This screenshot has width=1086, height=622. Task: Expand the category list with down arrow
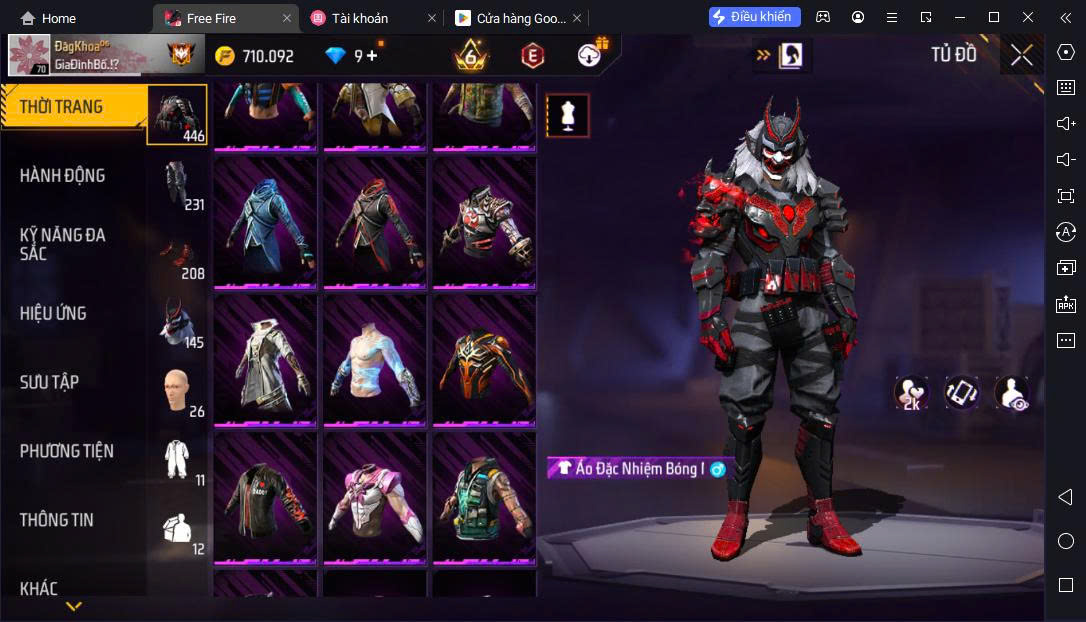point(74,605)
